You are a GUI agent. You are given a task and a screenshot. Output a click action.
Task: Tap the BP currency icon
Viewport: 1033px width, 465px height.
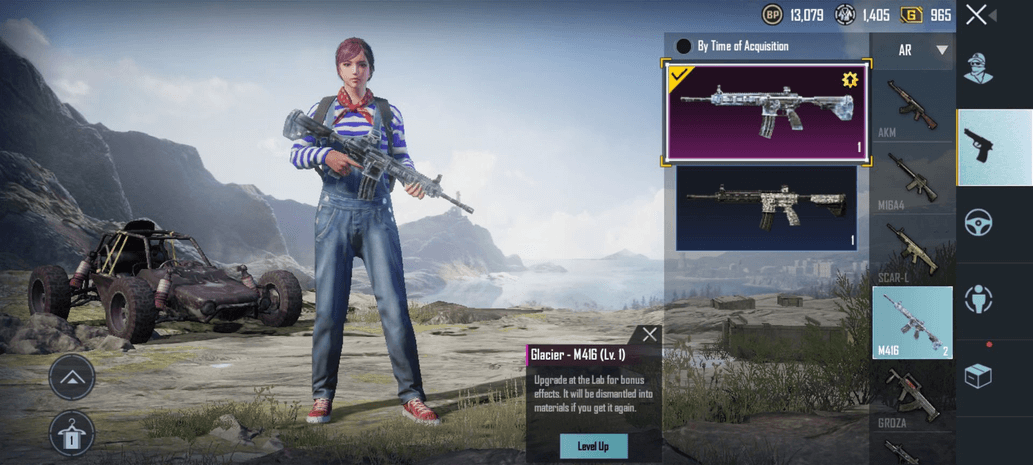point(772,15)
